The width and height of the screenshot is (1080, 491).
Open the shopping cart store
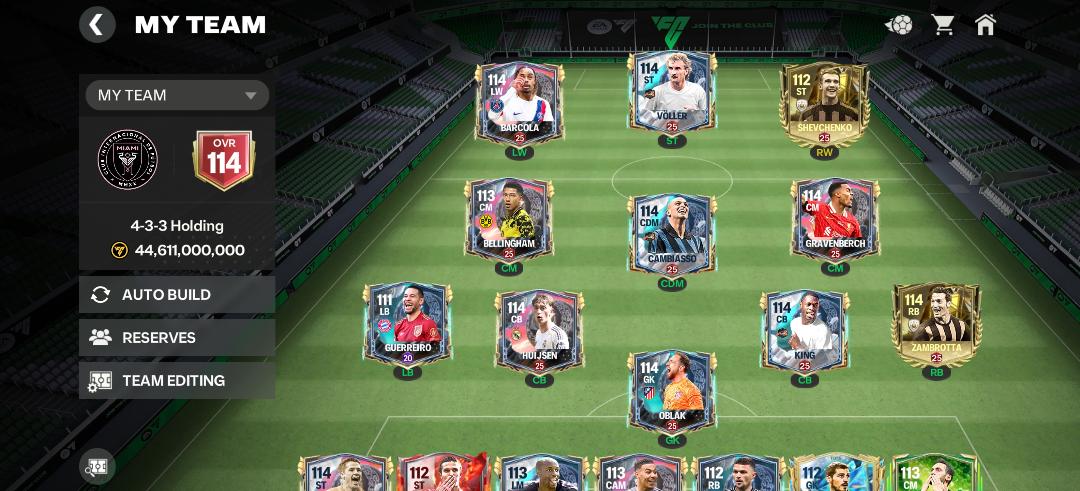click(943, 25)
